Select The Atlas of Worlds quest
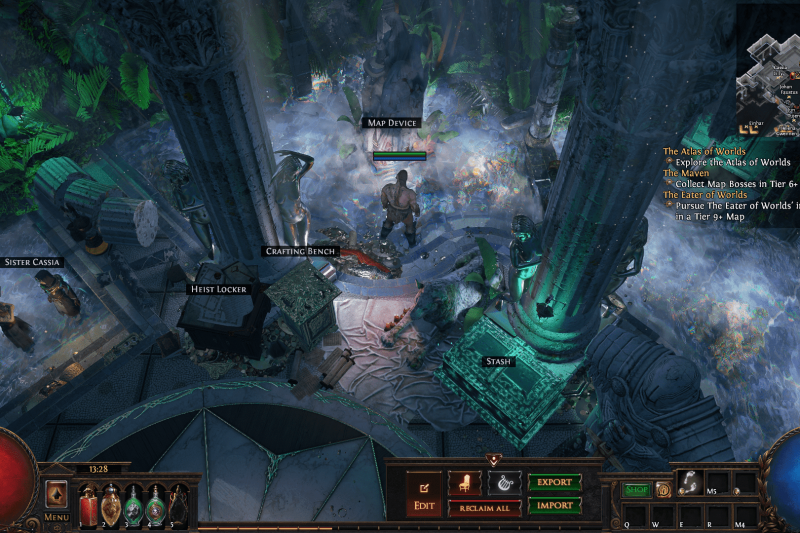The width and height of the screenshot is (800, 533). tap(704, 151)
